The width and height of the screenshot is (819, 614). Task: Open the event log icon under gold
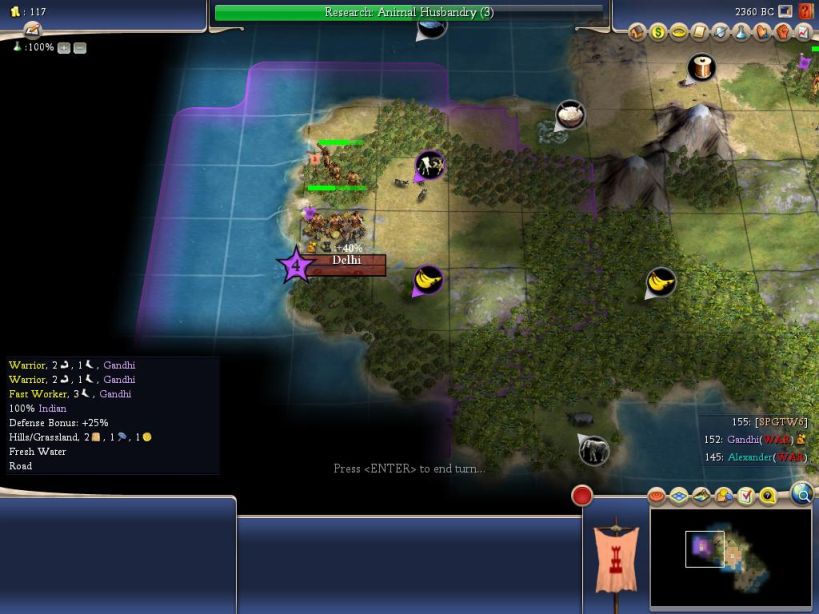[x=31, y=29]
